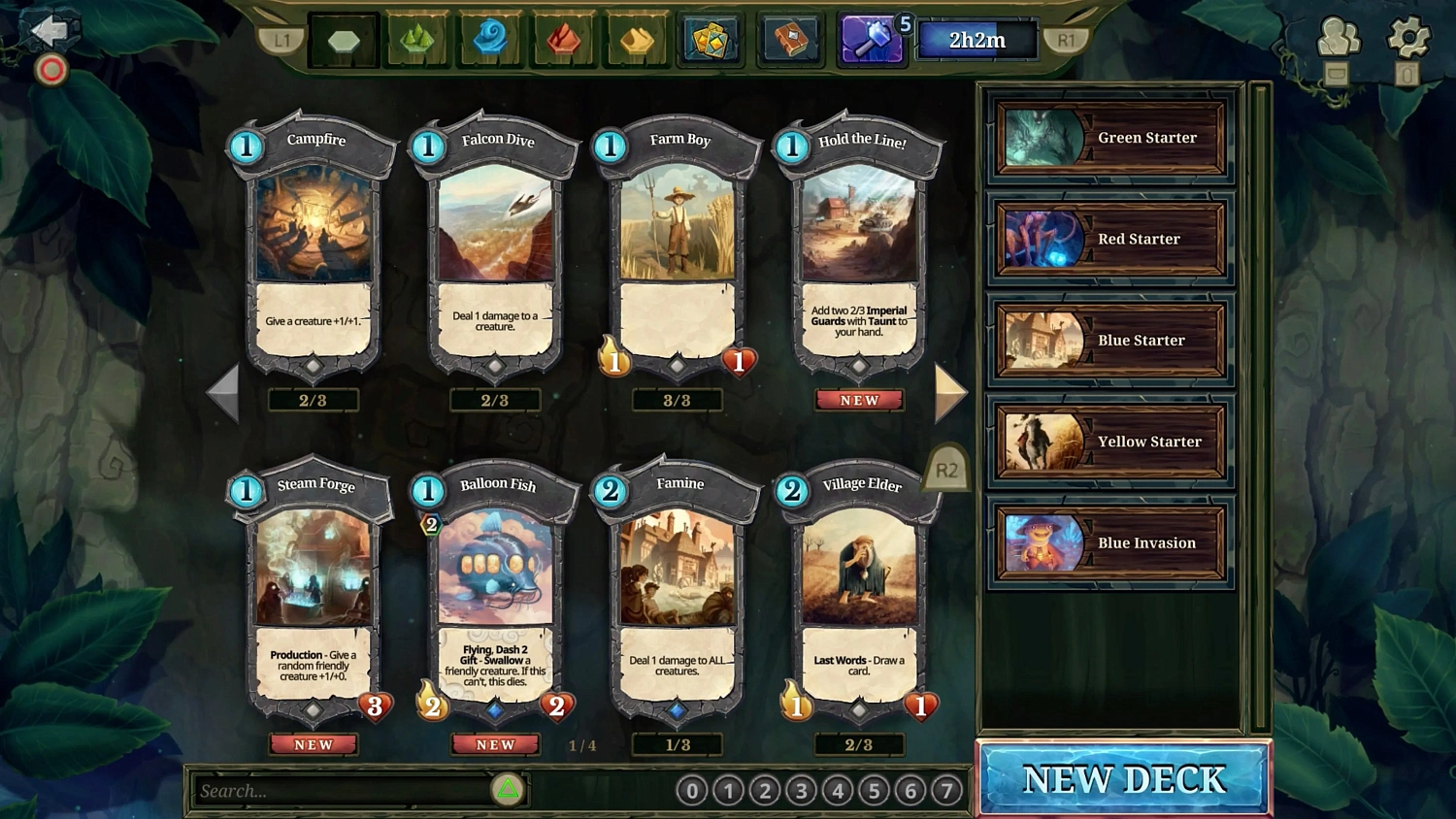Open the Yellow Starter deck

click(x=1109, y=442)
